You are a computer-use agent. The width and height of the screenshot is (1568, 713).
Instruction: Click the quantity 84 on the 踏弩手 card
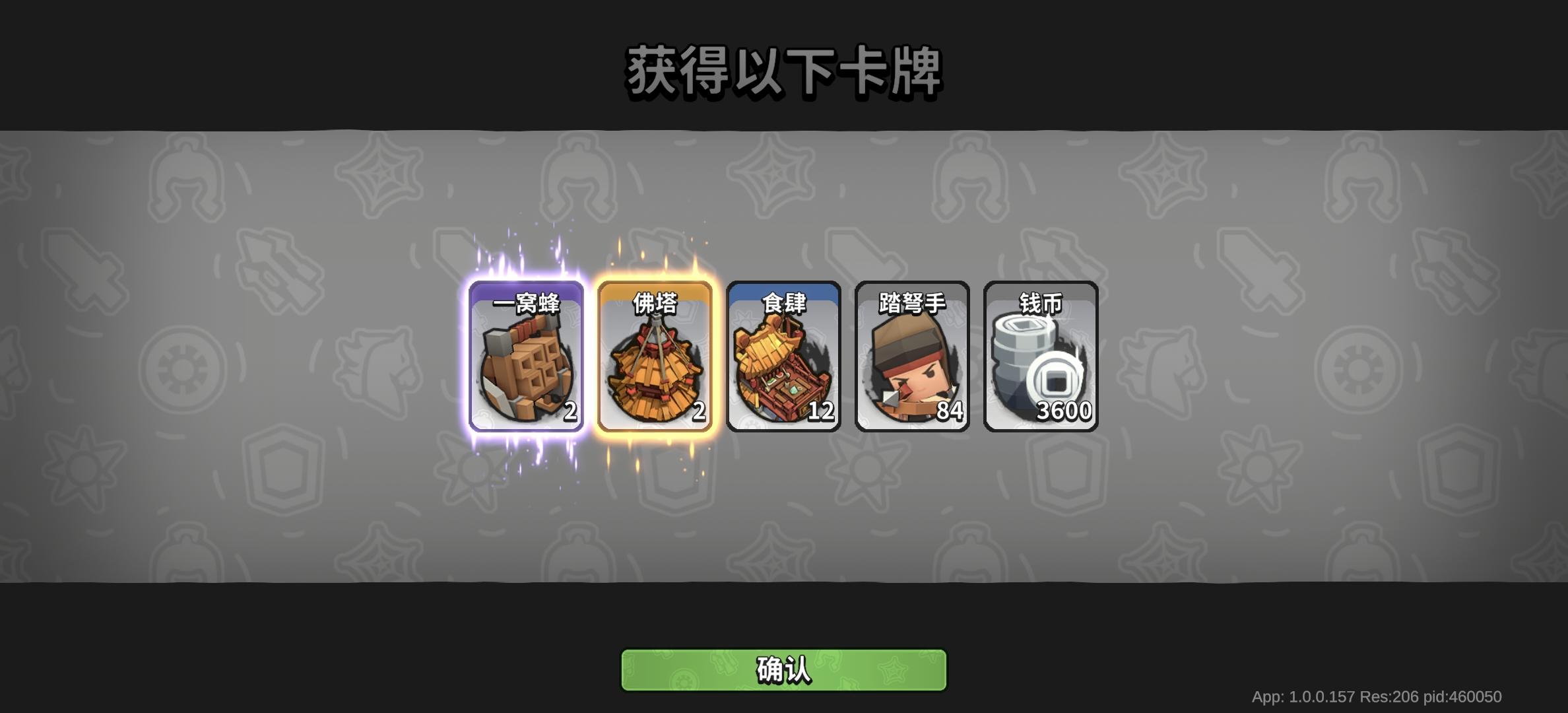[x=948, y=411]
